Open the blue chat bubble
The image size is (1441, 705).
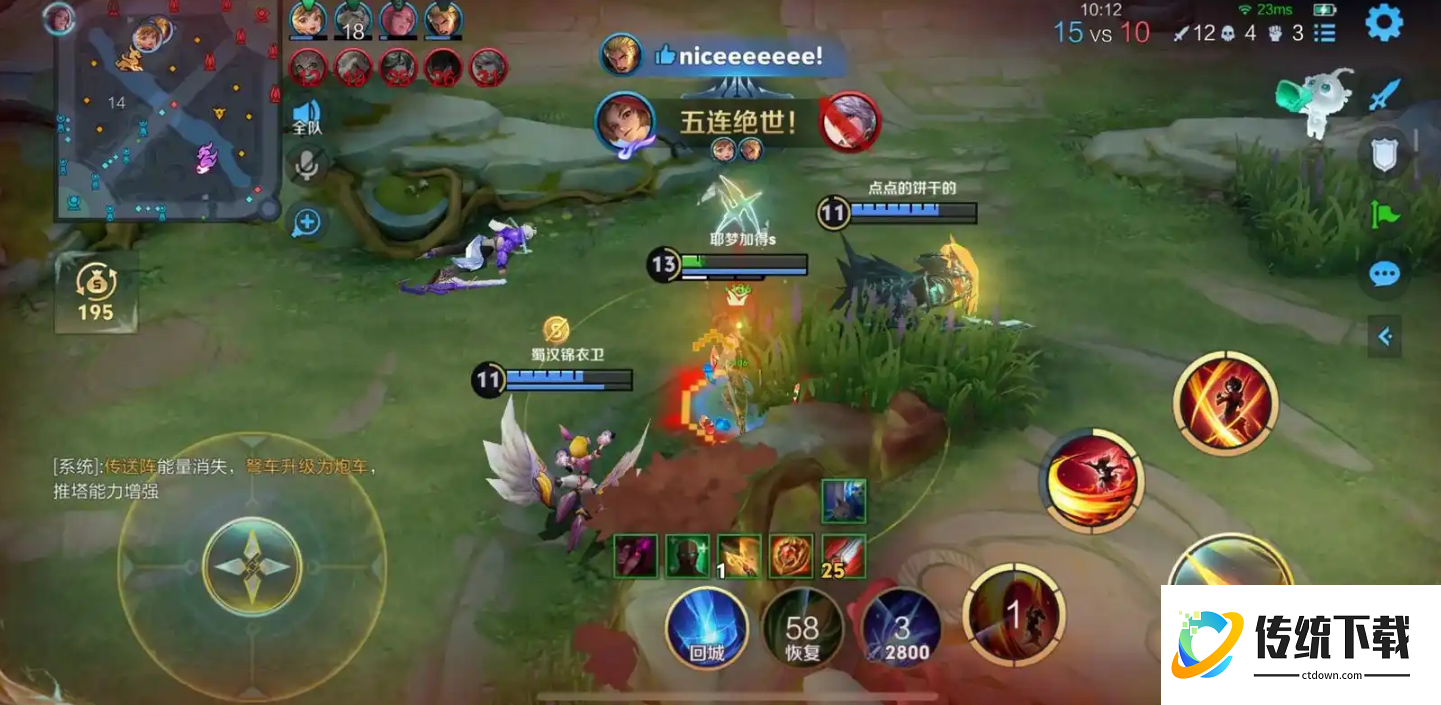tap(1385, 274)
